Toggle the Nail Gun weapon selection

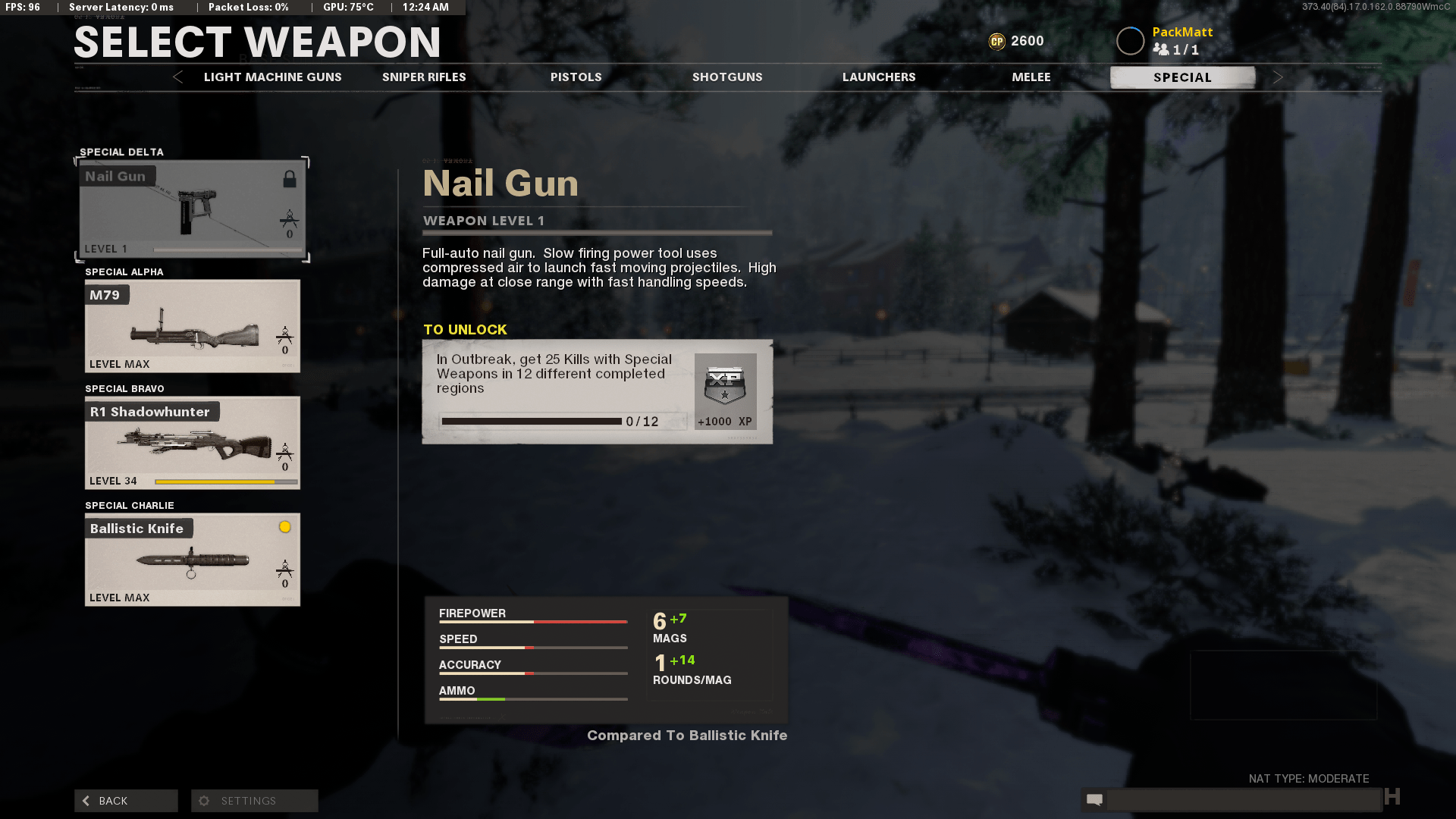click(x=192, y=209)
